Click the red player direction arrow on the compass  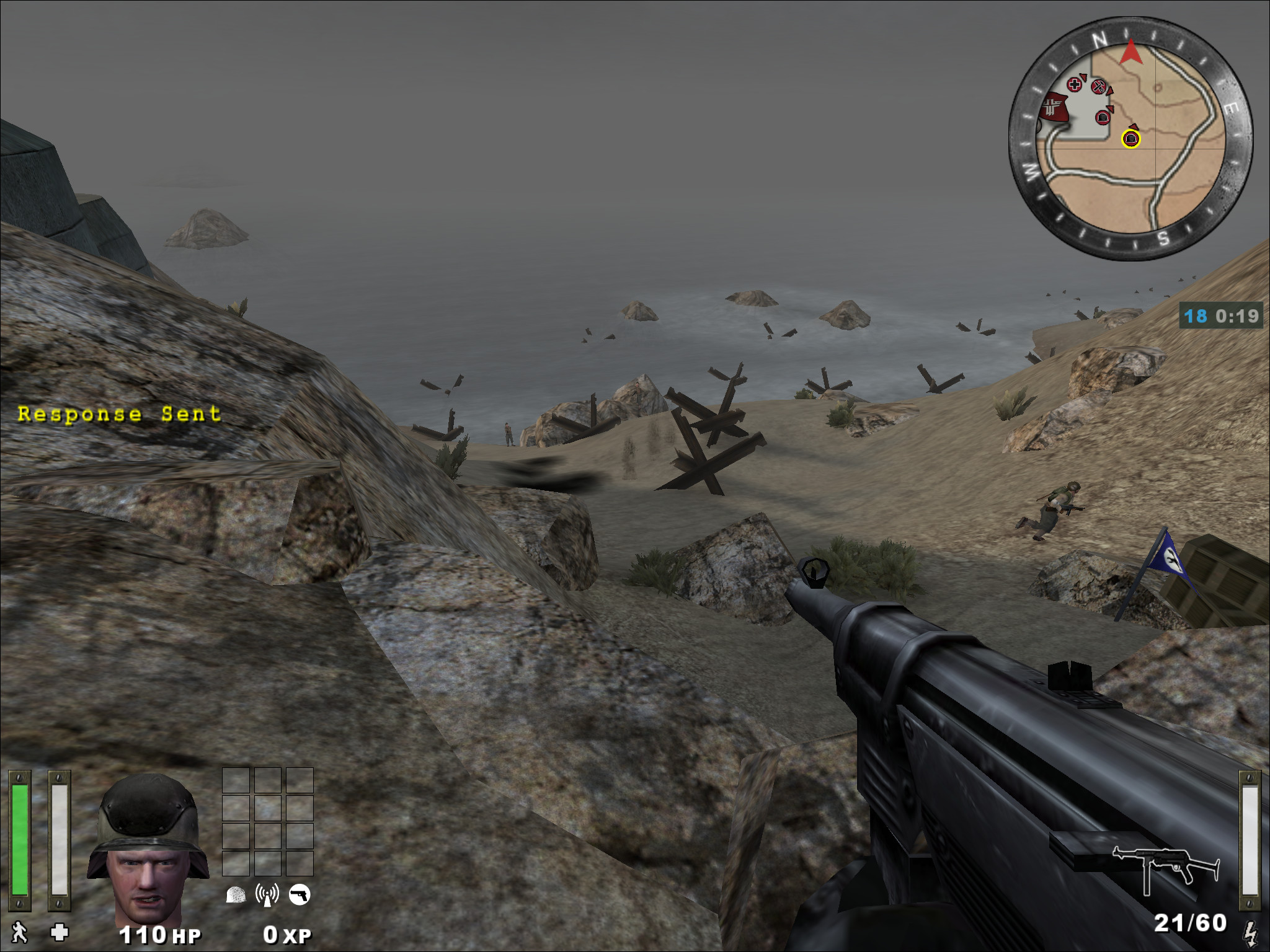click(1131, 53)
